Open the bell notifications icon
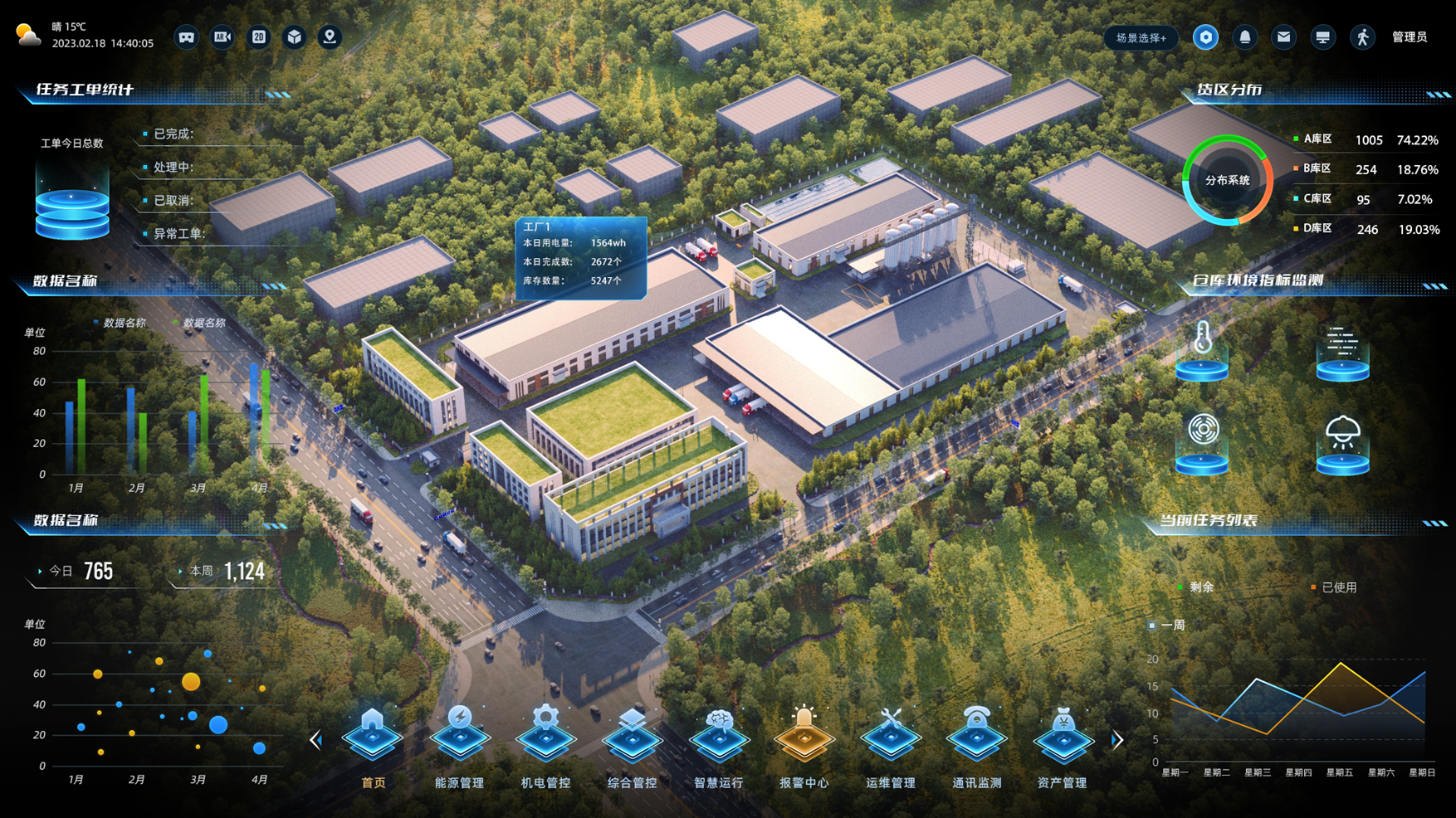 click(1244, 37)
